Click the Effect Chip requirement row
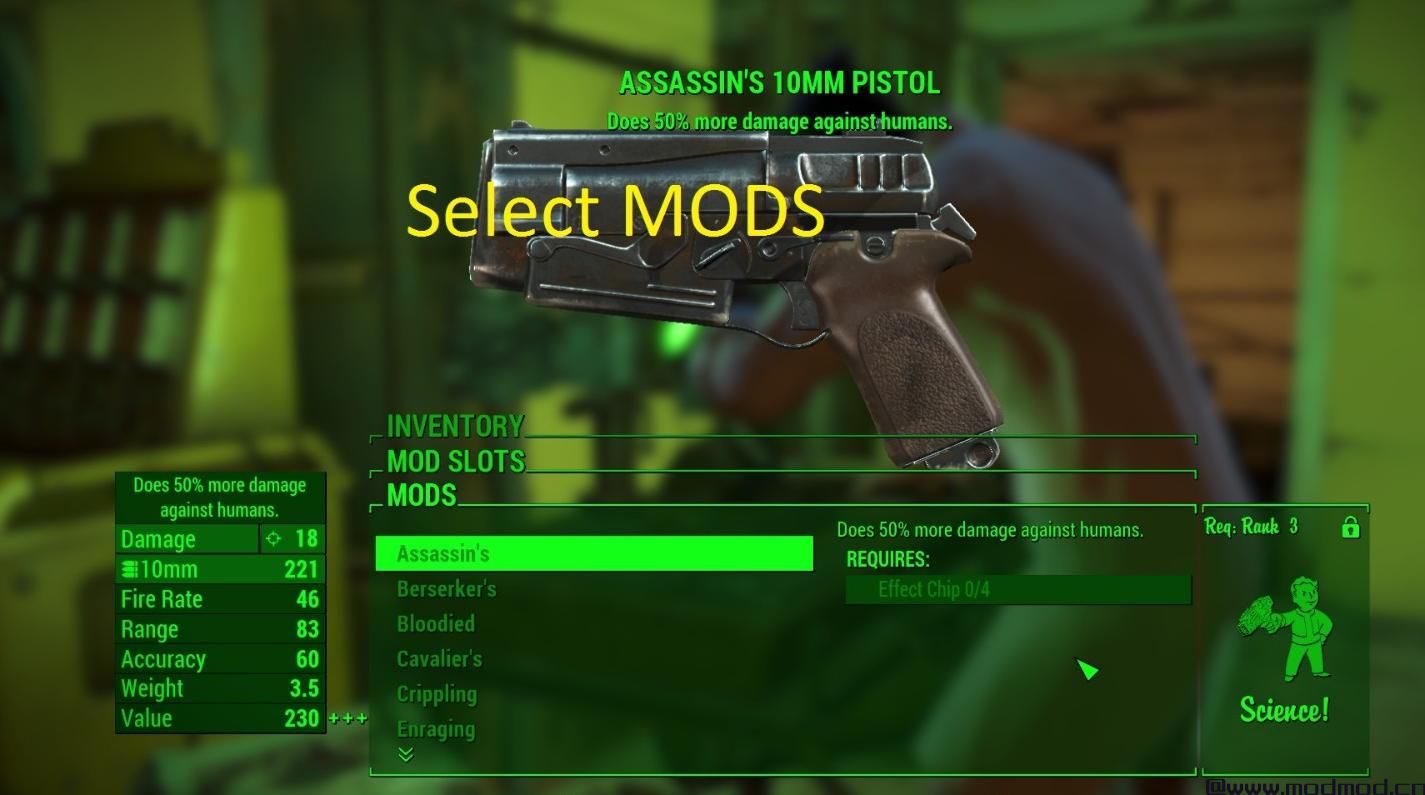Image resolution: width=1425 pixels, height=795 pixels. (x=1018, y=590)
